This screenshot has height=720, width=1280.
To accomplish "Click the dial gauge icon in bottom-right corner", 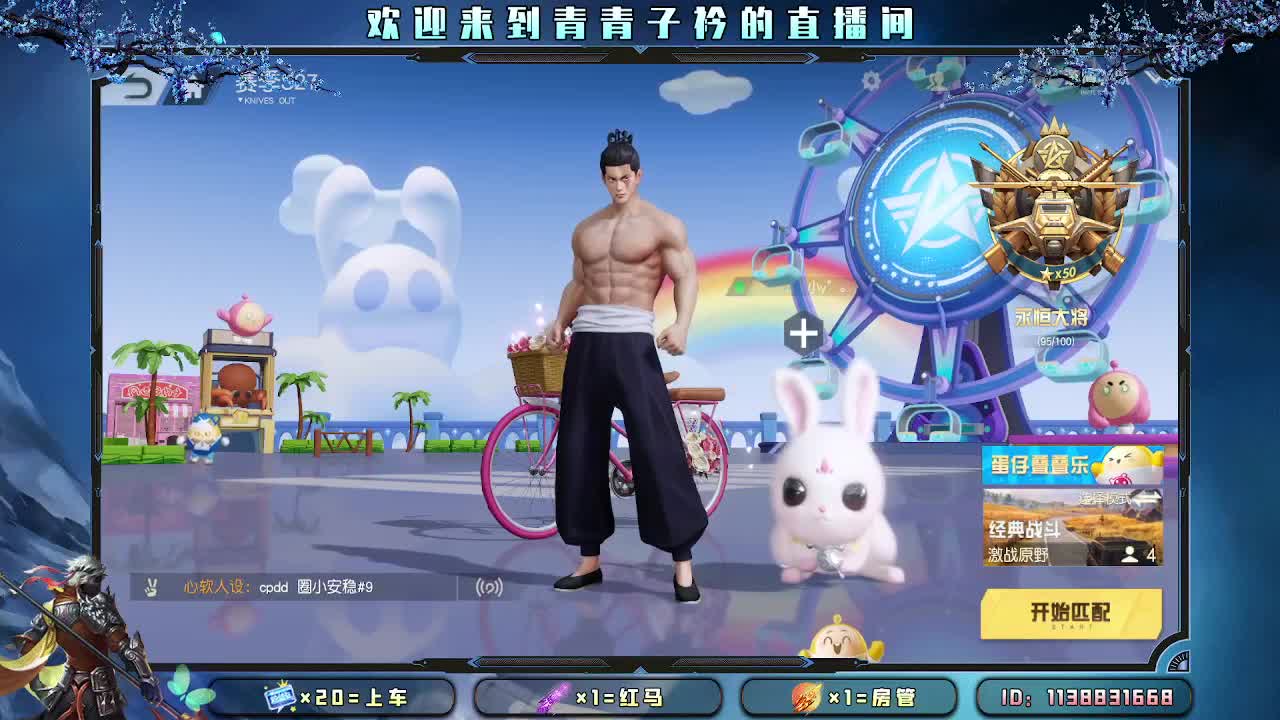I will pyautogui.click(x=1178, y=662).
